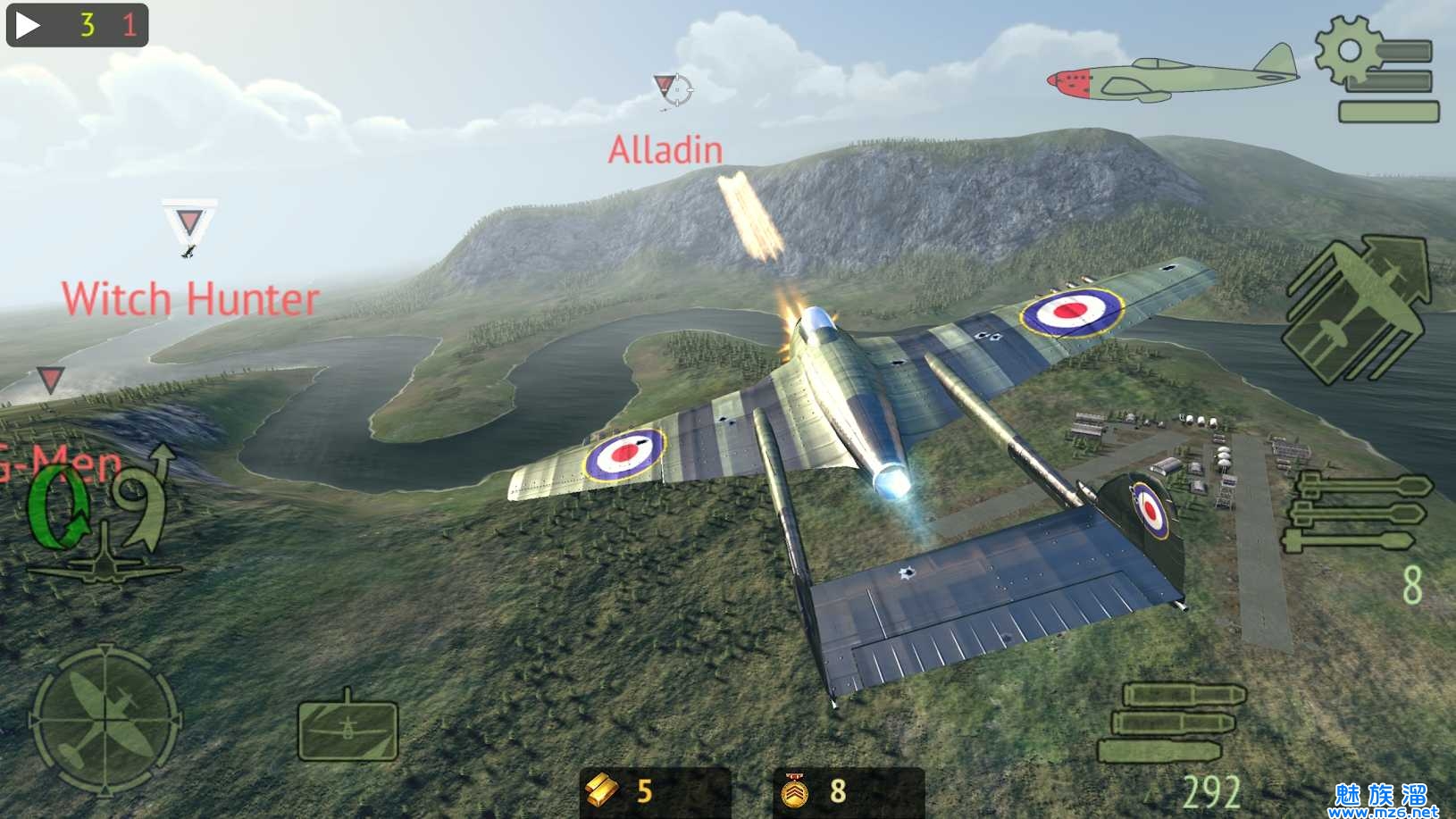Fire the rockets weapon button
The height and width of the screenshot is (819, 1456).
(x=1358, y=512)
